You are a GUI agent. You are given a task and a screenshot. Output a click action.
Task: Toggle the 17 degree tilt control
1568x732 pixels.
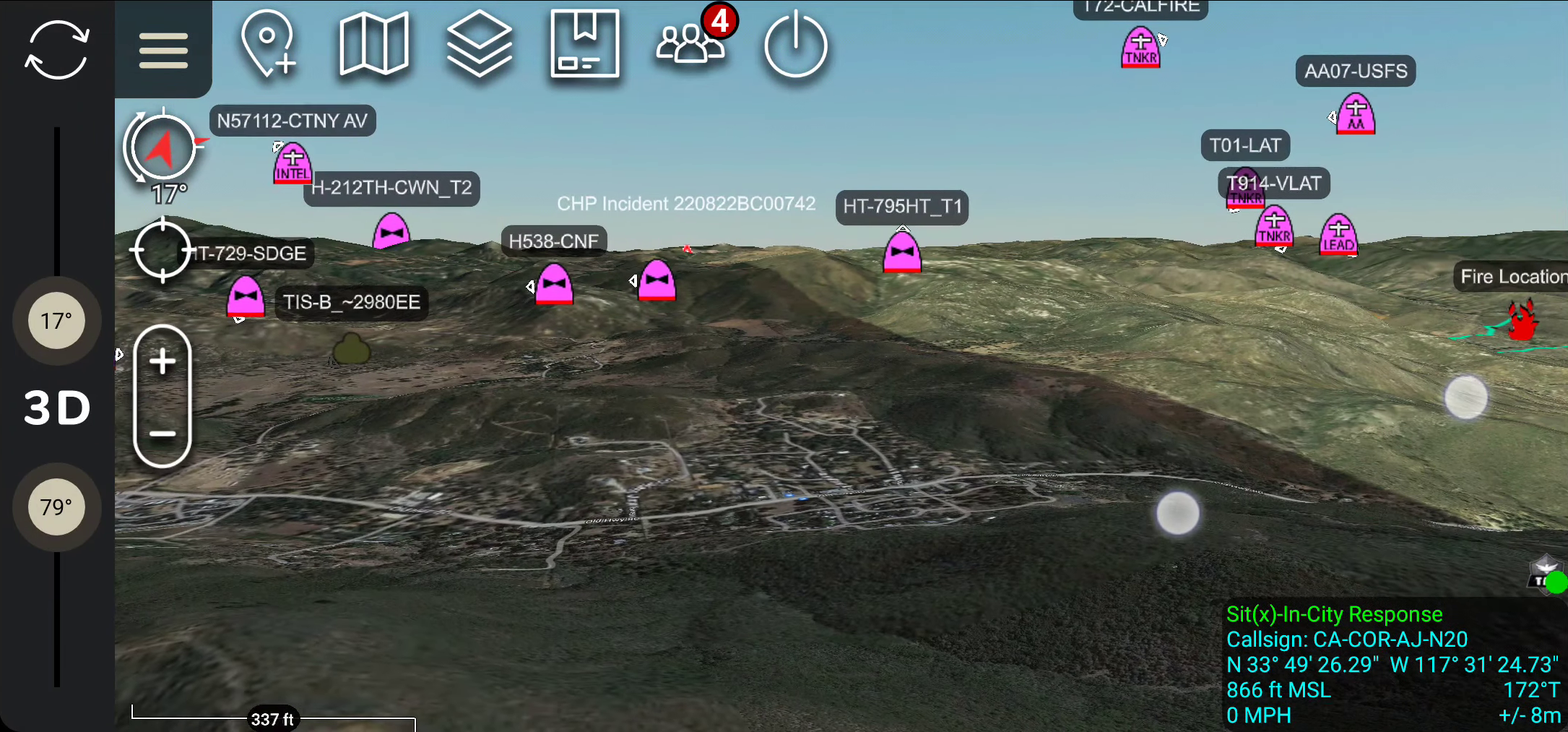(x=56, y=320)
